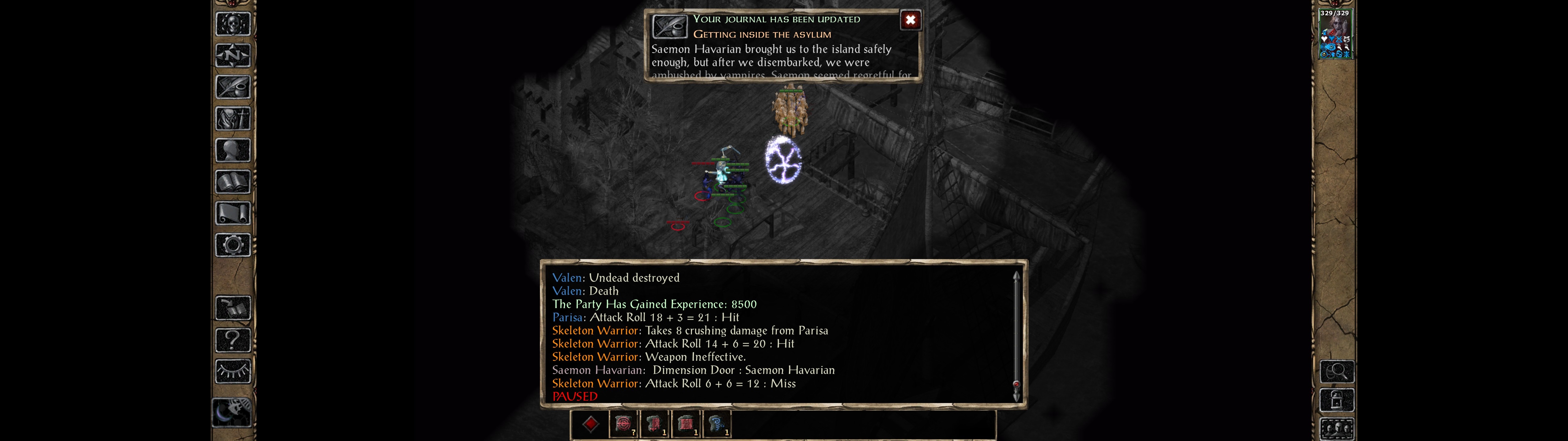1568x441 pixels.
Task: Click the rest moon and skull button
Action: coord(231,413)
